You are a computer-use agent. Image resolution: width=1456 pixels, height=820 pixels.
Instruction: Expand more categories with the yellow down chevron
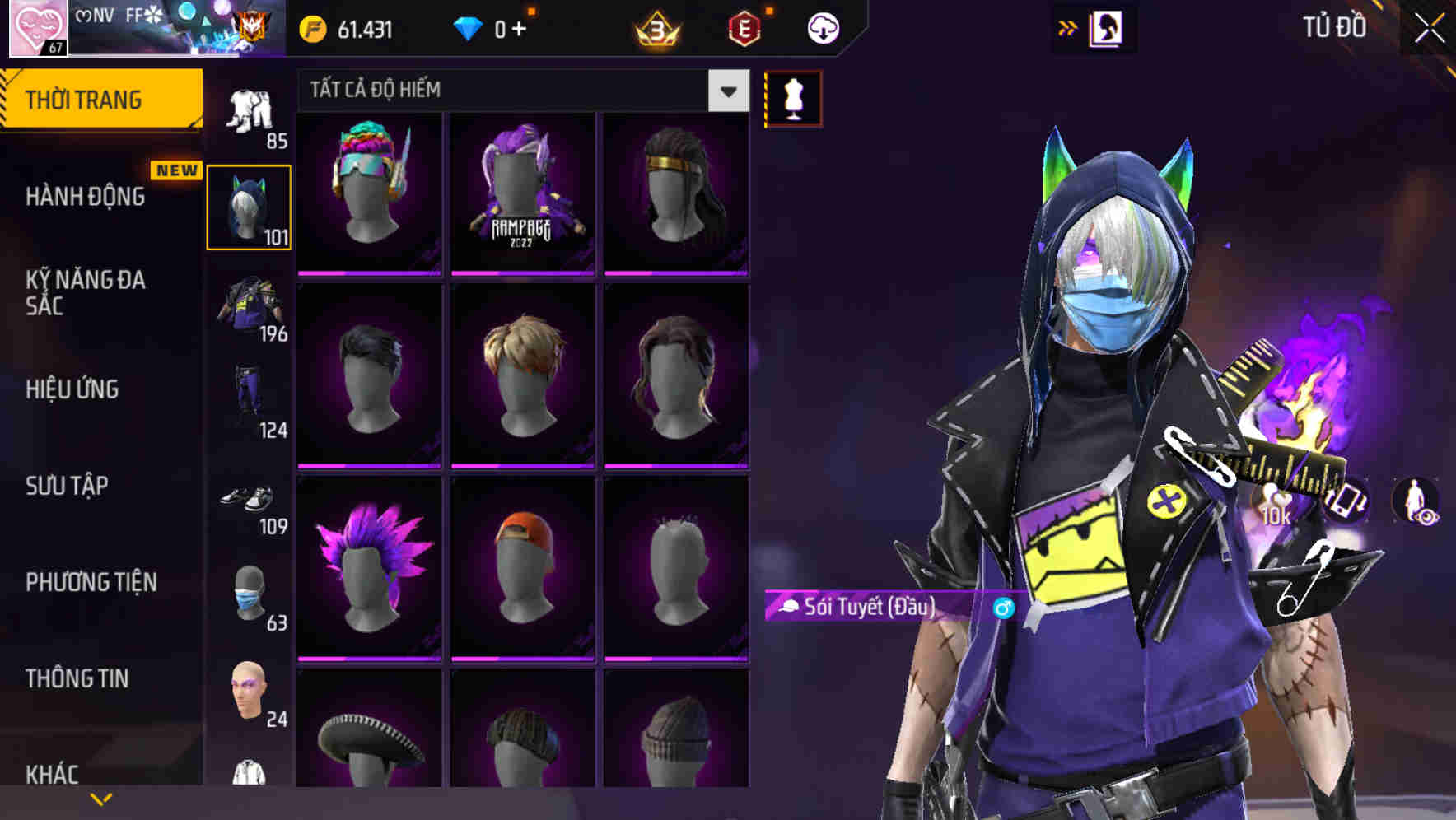pyautogui.click(x=100, y=797)
